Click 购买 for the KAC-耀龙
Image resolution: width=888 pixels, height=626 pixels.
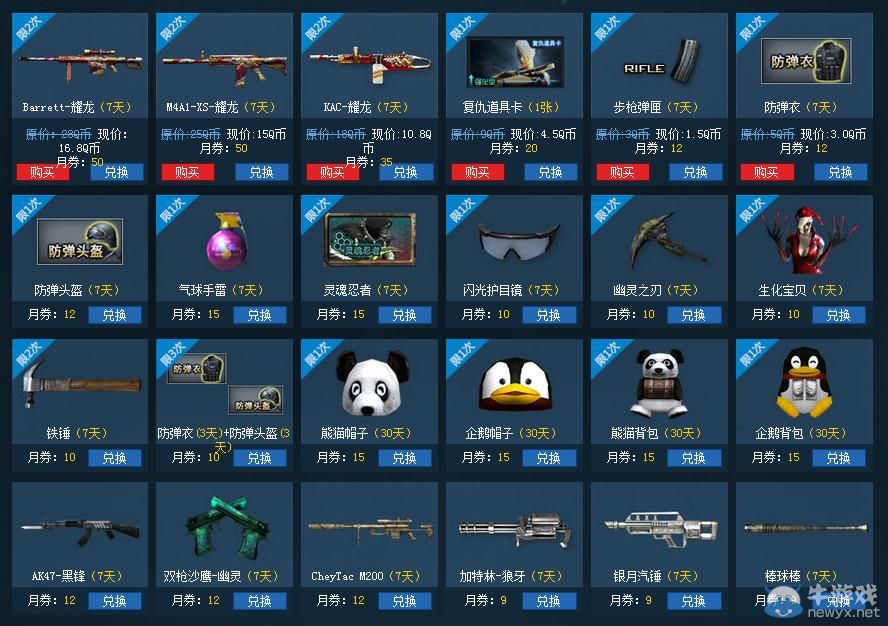tap(332, 172)
